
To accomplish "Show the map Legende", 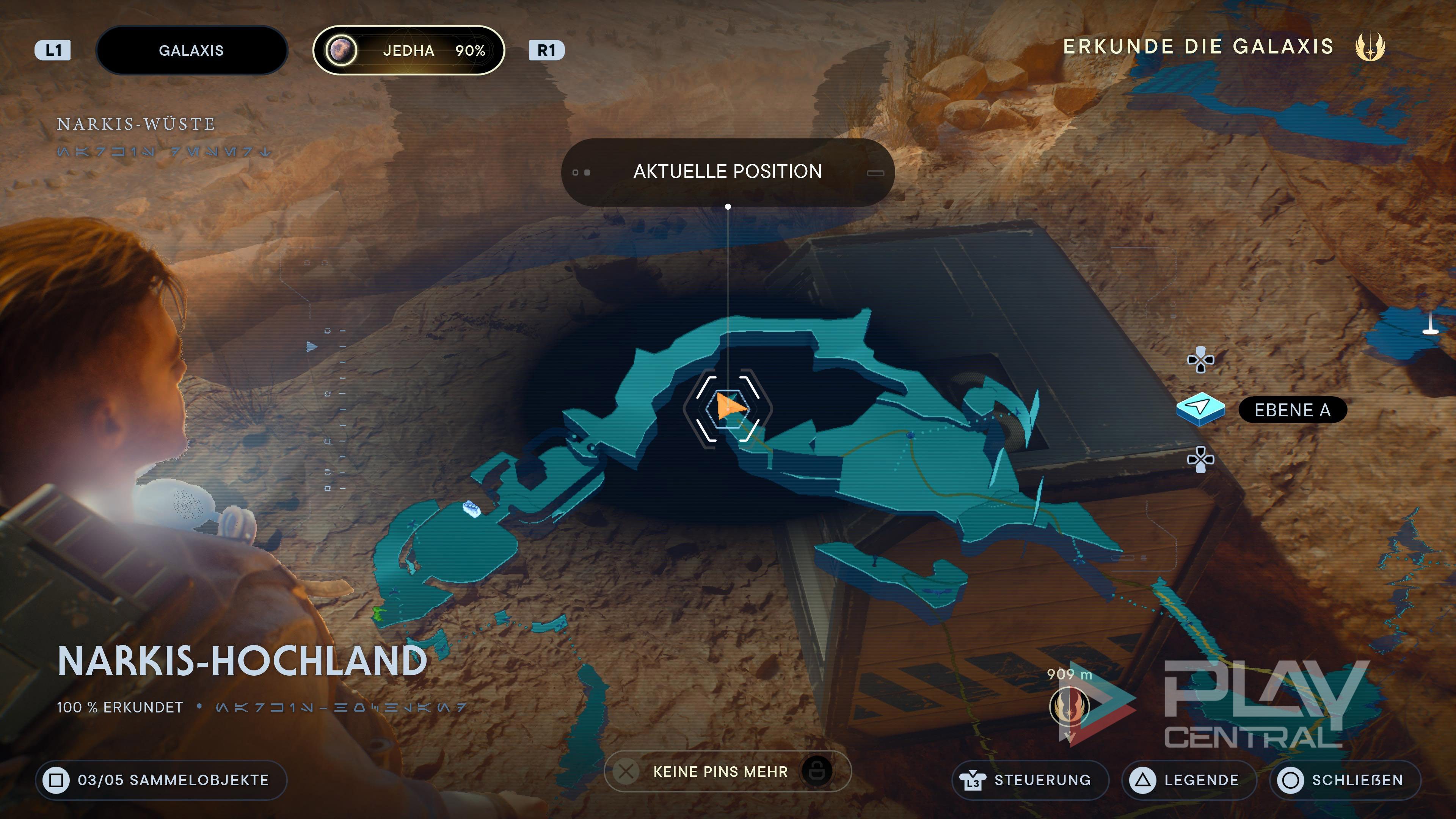I will click(1189, 780).
